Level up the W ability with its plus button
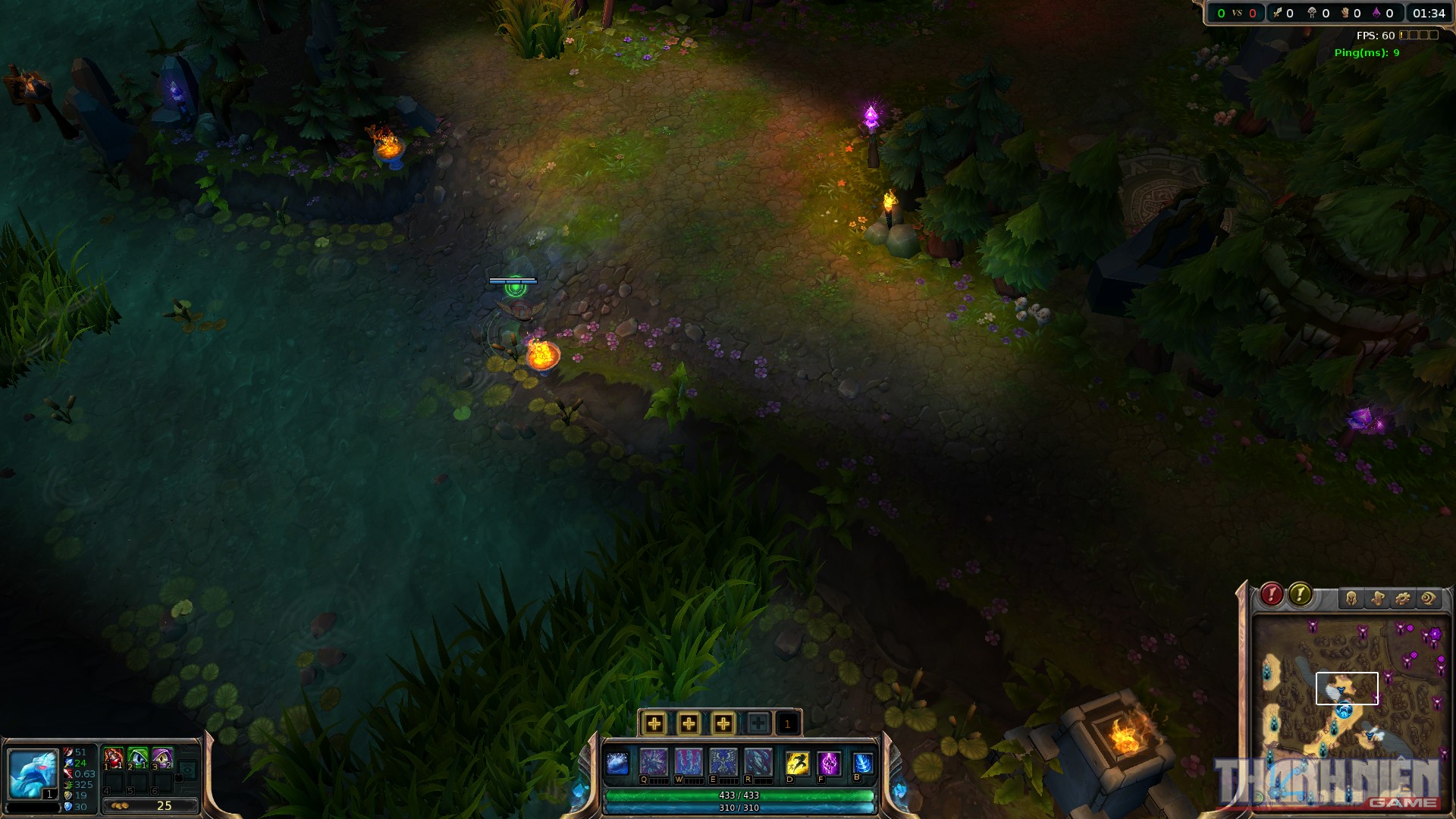Image resolution: width=1456 pixels, height=819 pixels. pos(689,723)
